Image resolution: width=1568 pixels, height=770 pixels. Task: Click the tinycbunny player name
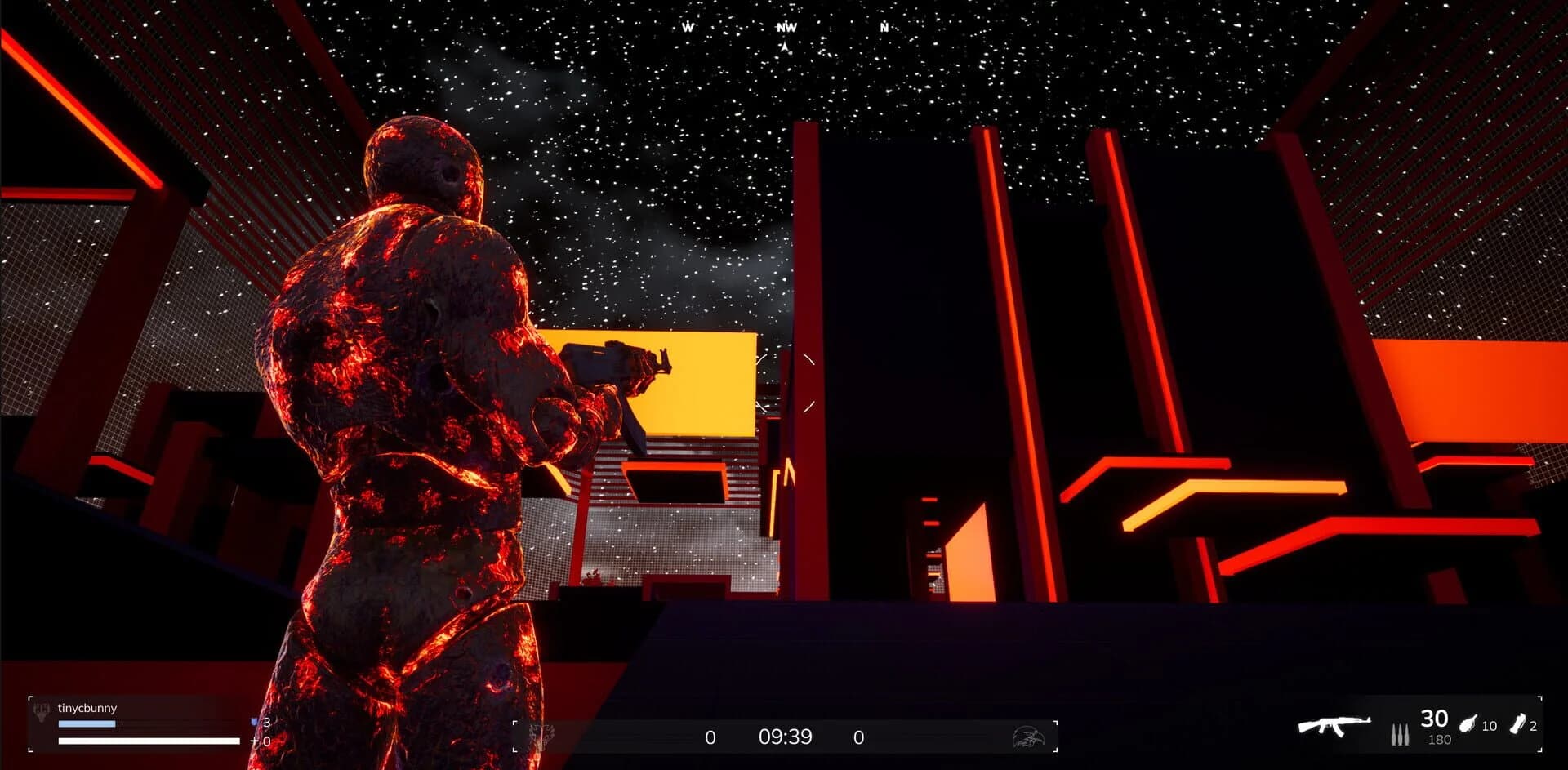(x=90, y=708)
